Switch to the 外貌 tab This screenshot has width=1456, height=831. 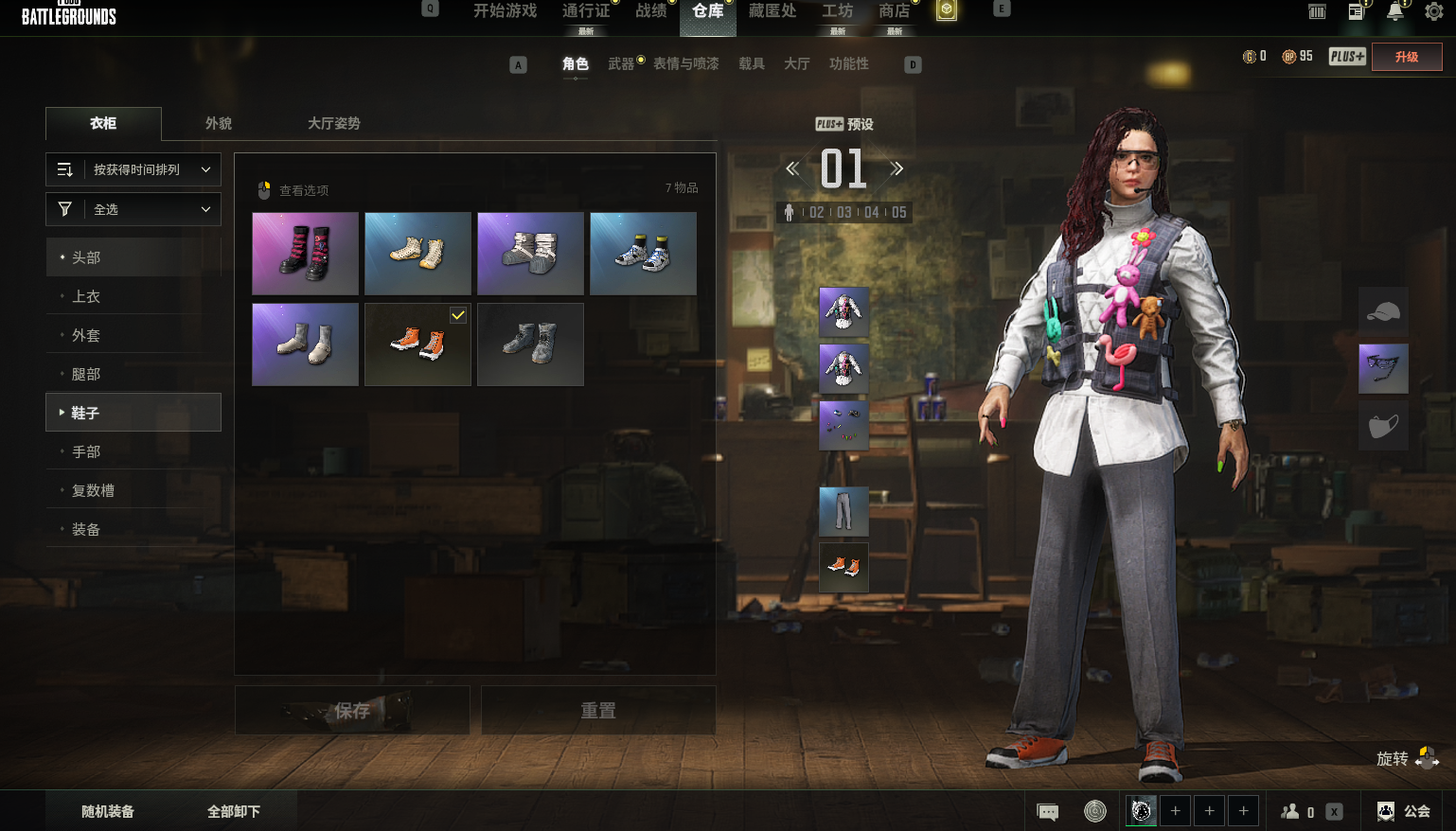219,123
